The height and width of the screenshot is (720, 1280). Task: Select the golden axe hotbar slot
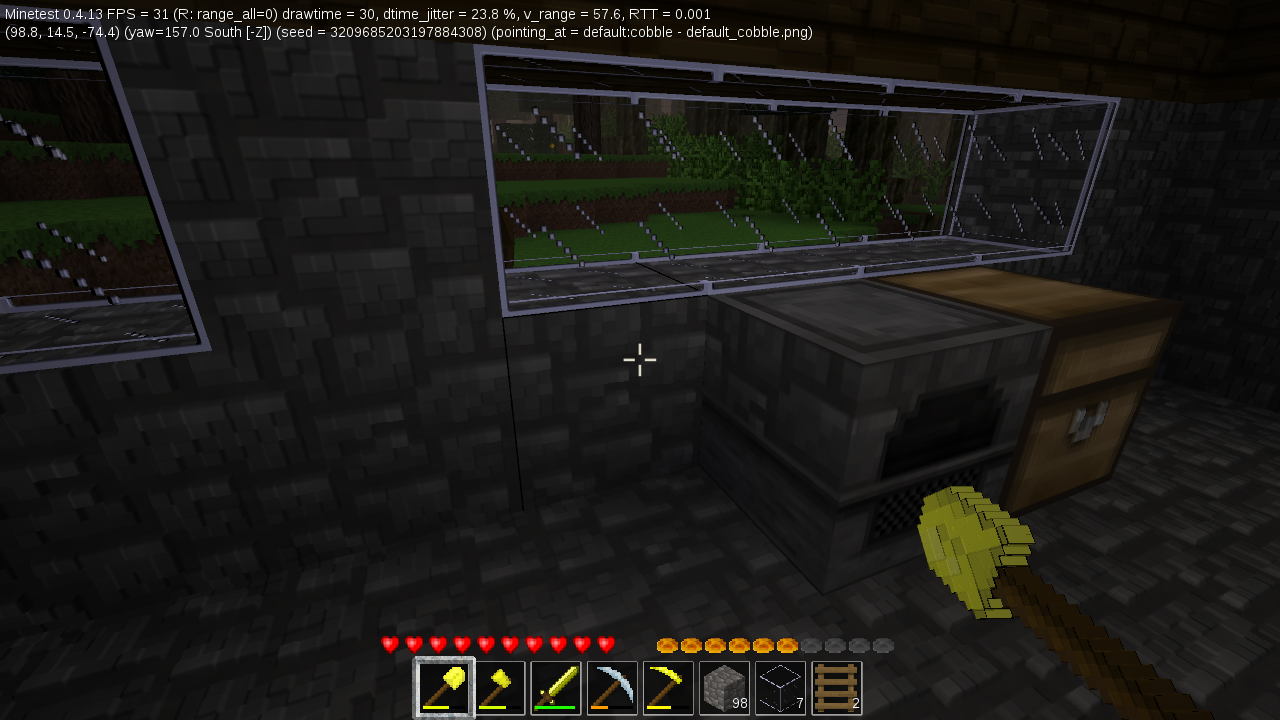(500, 686)
